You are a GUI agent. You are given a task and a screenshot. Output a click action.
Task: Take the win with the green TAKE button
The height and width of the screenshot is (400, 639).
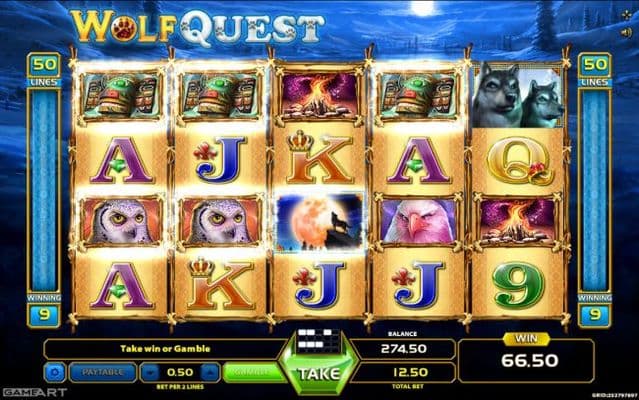pyautogui.click(x=318, y=372)
